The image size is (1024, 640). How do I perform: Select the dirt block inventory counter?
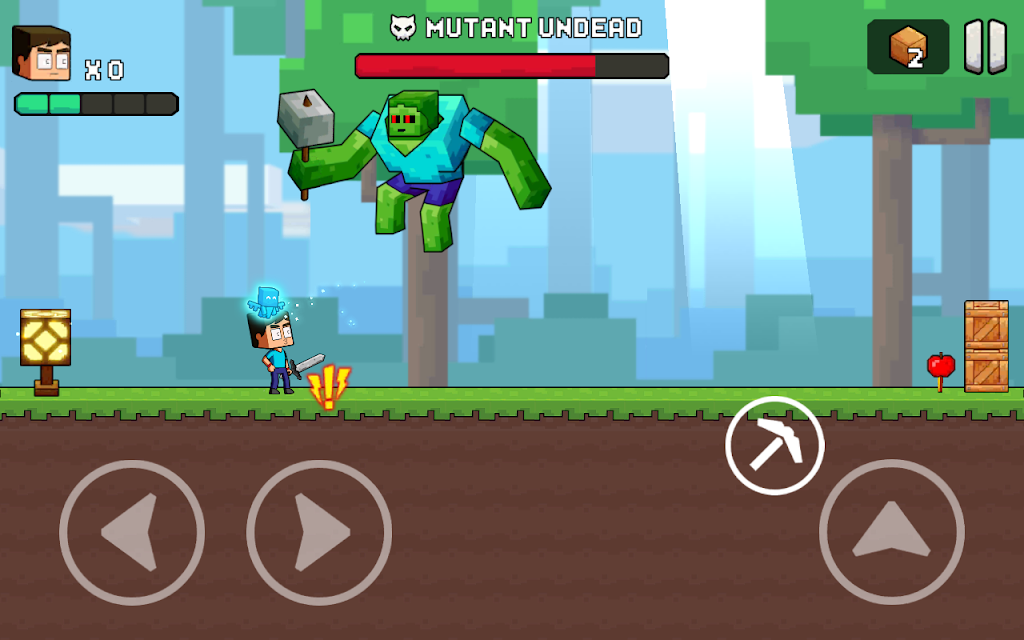[908, 47]
